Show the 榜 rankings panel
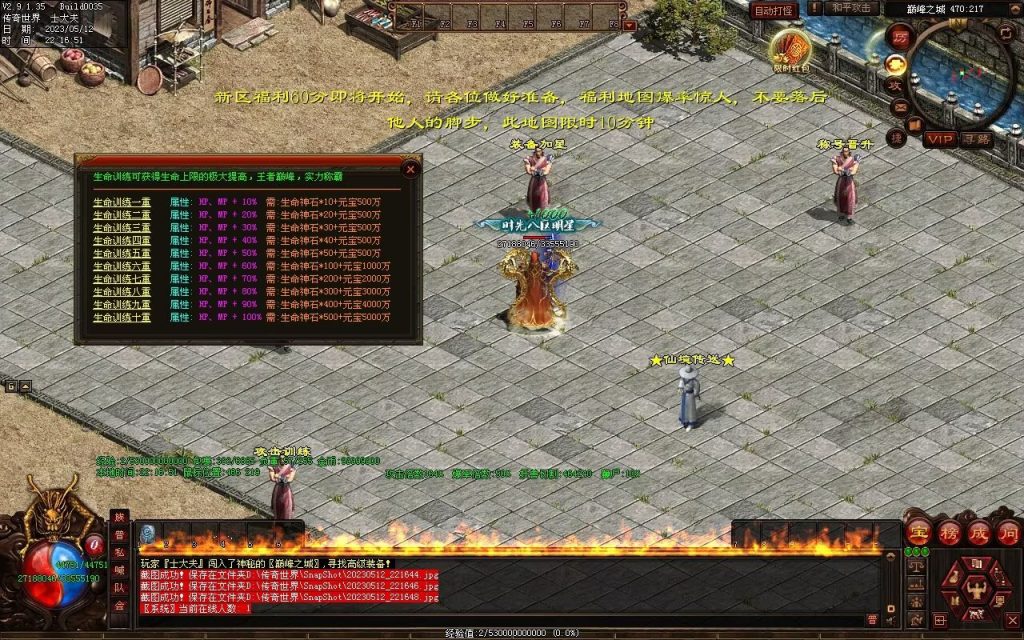Image resolution: width=1024 pixels, height=640 pixels. (x=948, y=531)
